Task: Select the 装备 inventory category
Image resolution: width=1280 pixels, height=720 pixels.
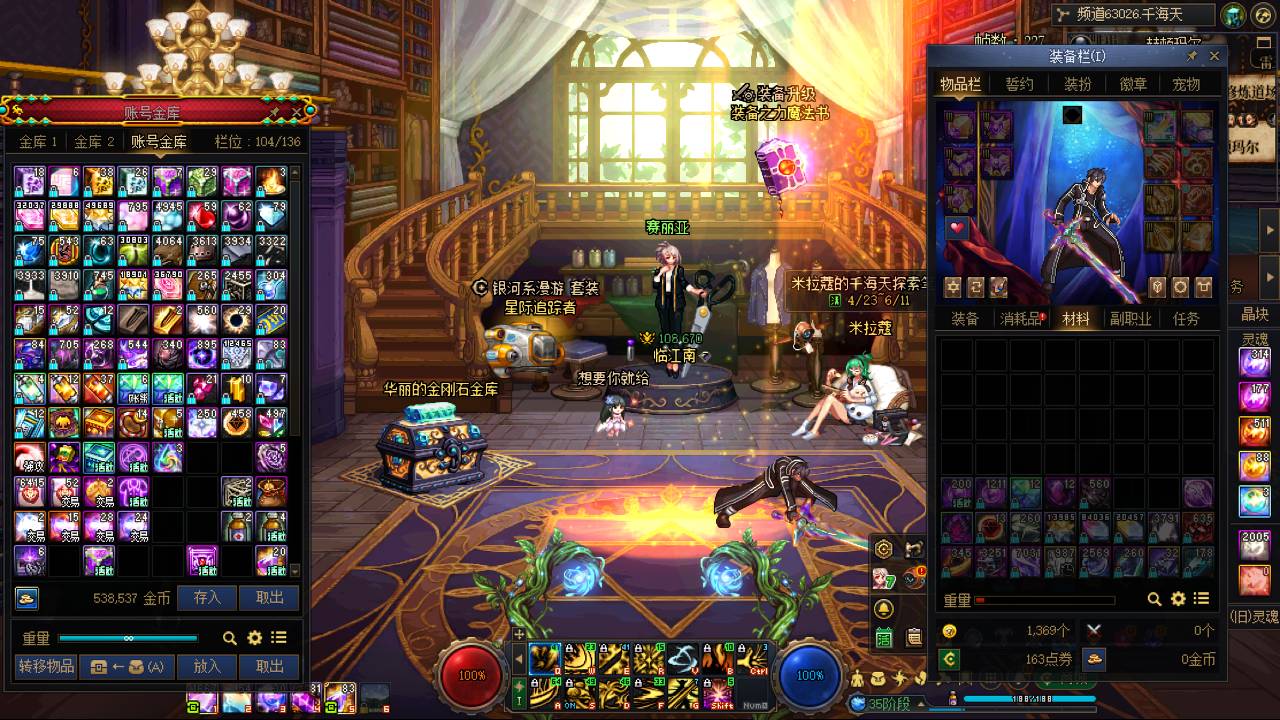Action: point(965,319)
